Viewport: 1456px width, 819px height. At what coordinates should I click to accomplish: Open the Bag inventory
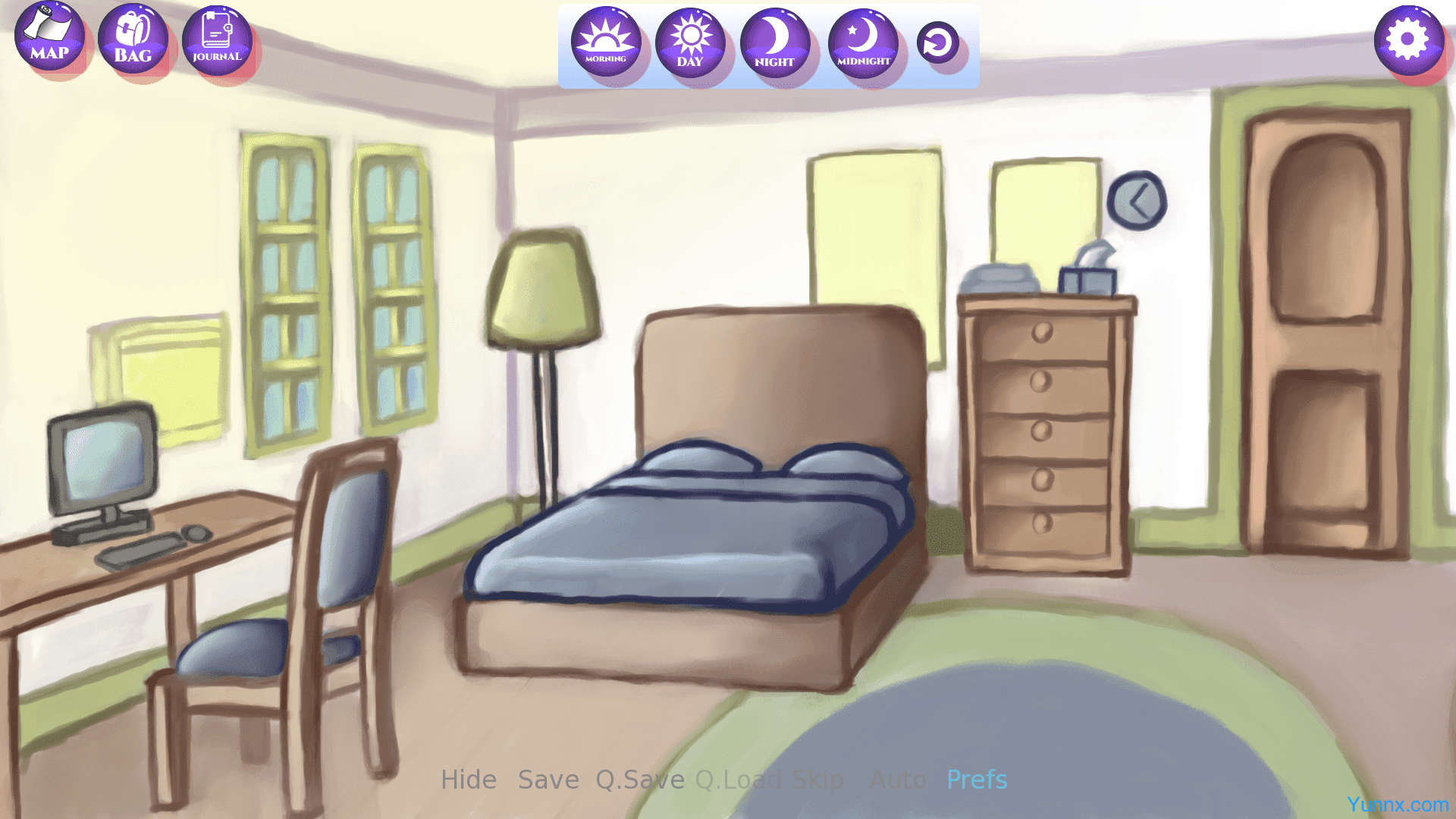(x=133, y=39)
